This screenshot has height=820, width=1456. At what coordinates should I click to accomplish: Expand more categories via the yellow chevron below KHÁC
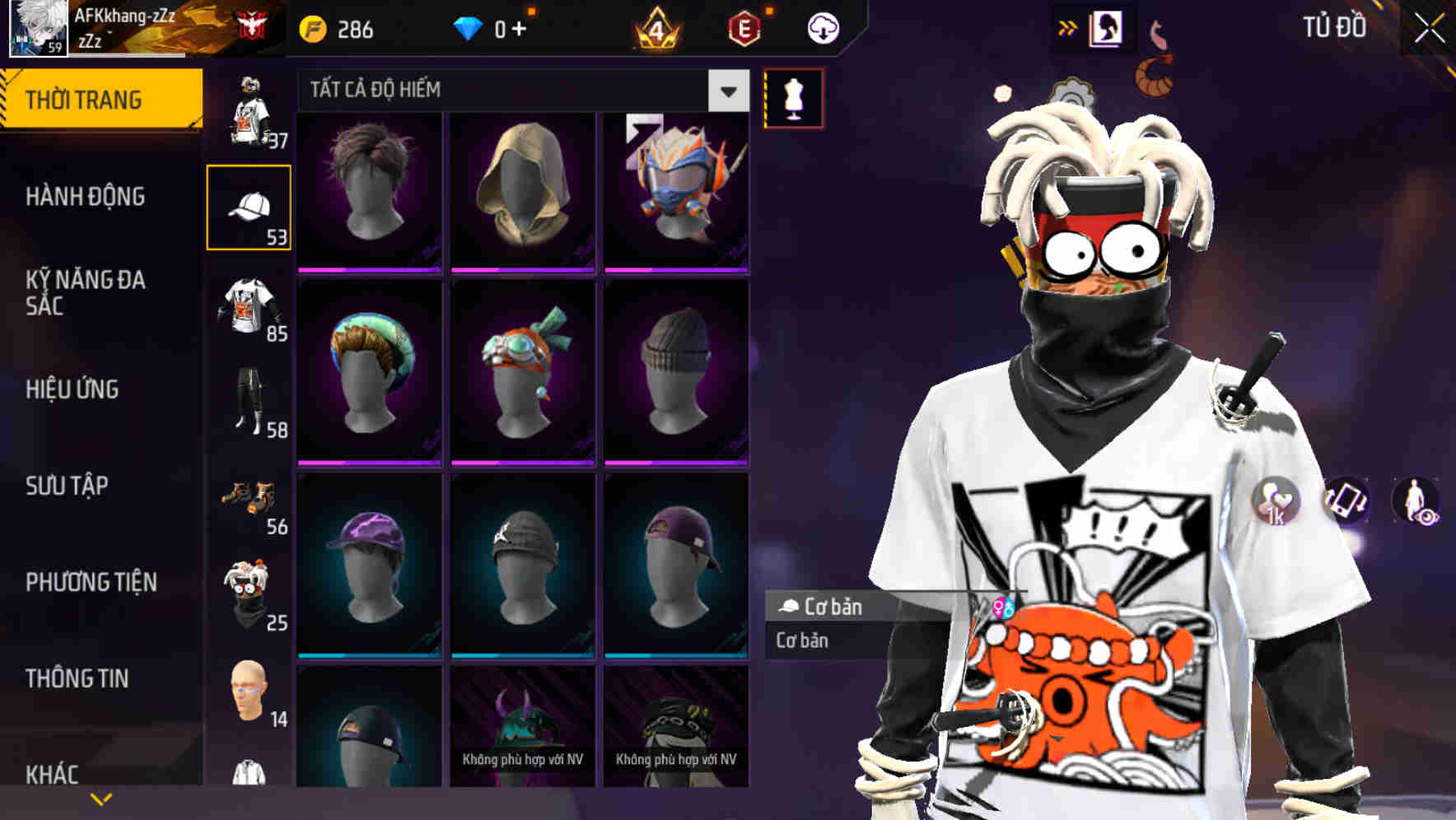point(101,798)
